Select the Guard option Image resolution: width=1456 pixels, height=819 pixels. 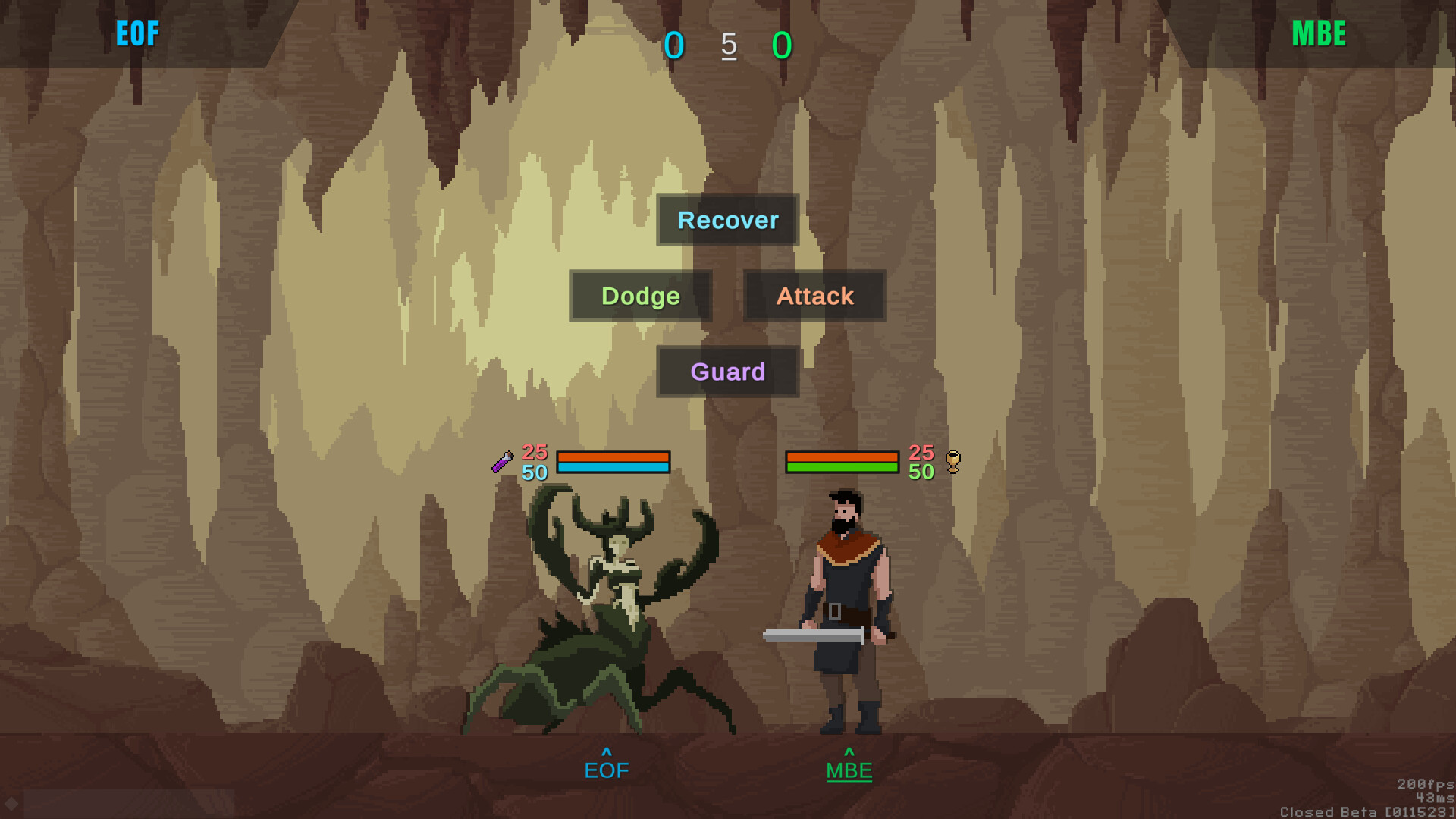(727, 372)
